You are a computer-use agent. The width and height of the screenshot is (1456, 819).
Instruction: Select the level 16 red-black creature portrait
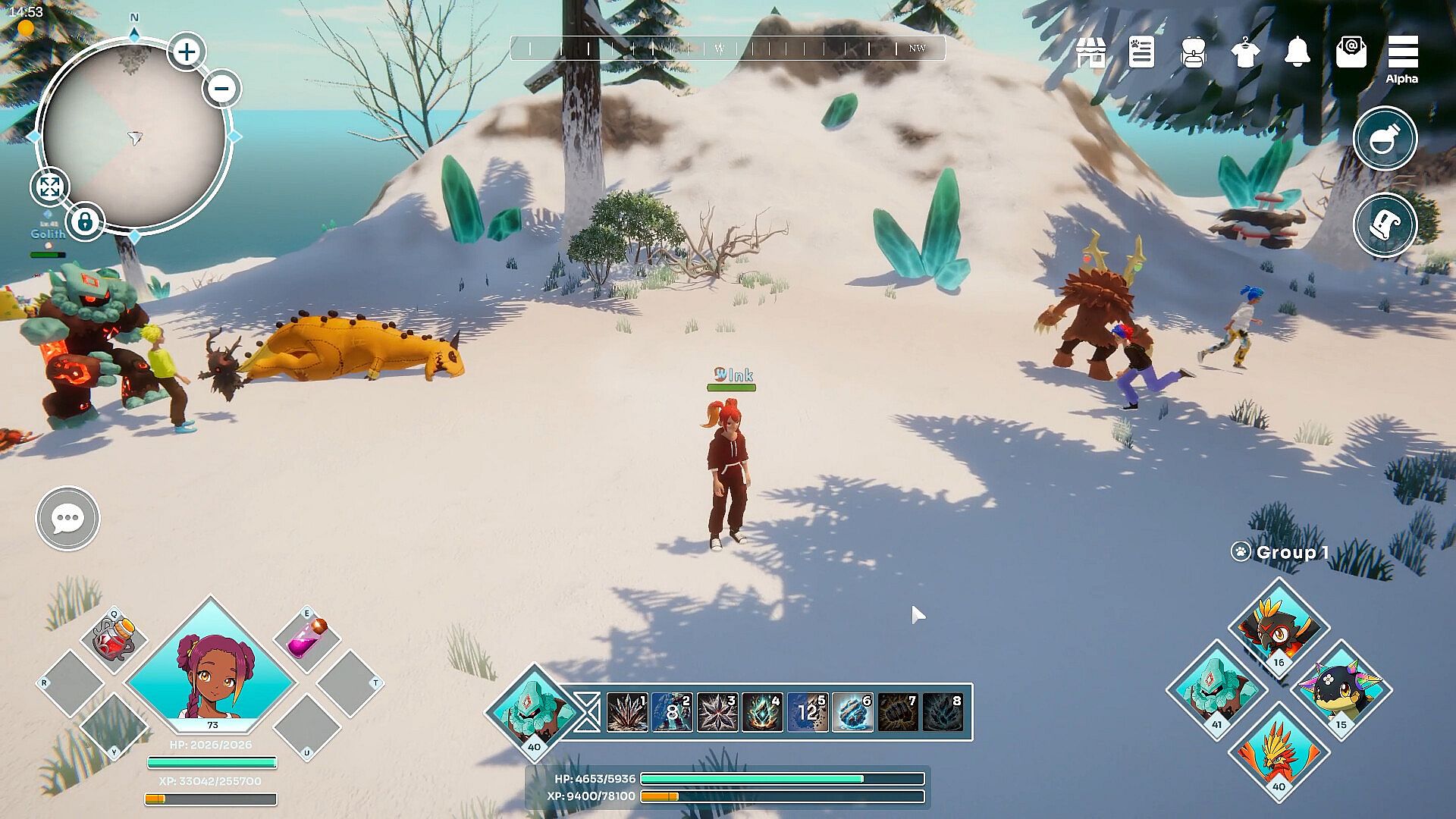(1279, 628)
